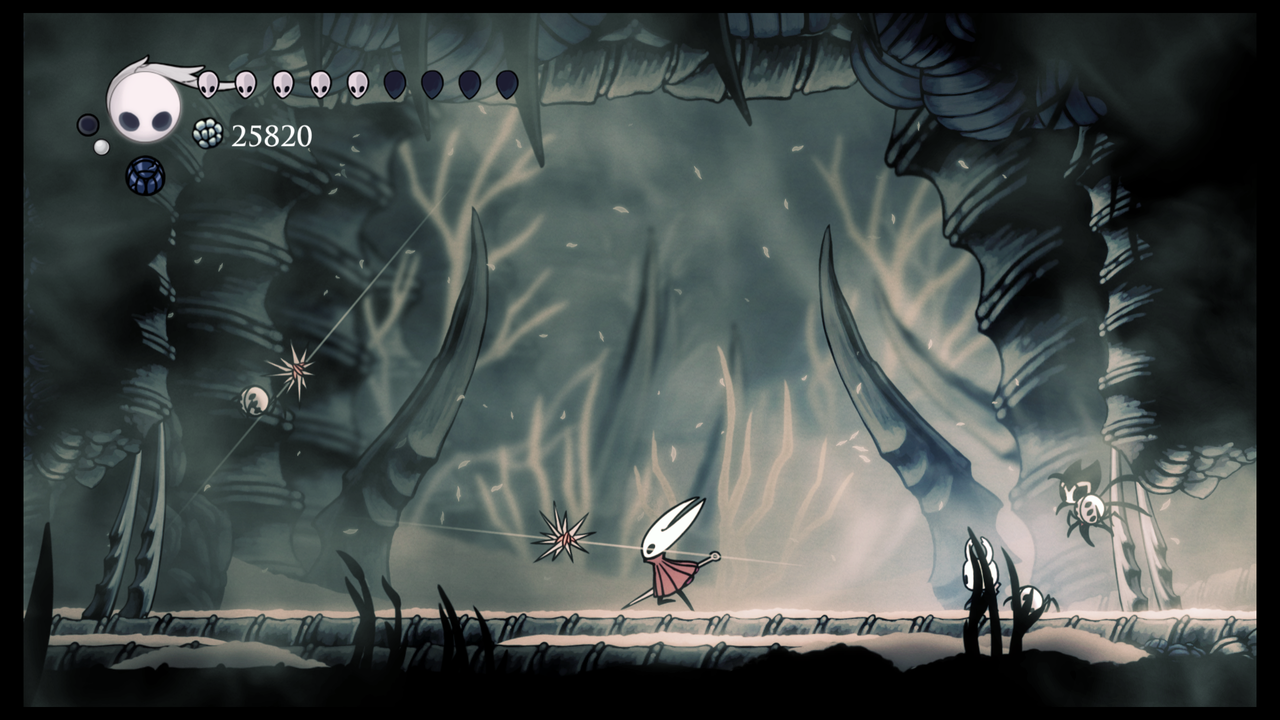This screenshot has width=1280, height=720.
Task: Select the blue orb icon below the vessel
Action: coord(144,176)
